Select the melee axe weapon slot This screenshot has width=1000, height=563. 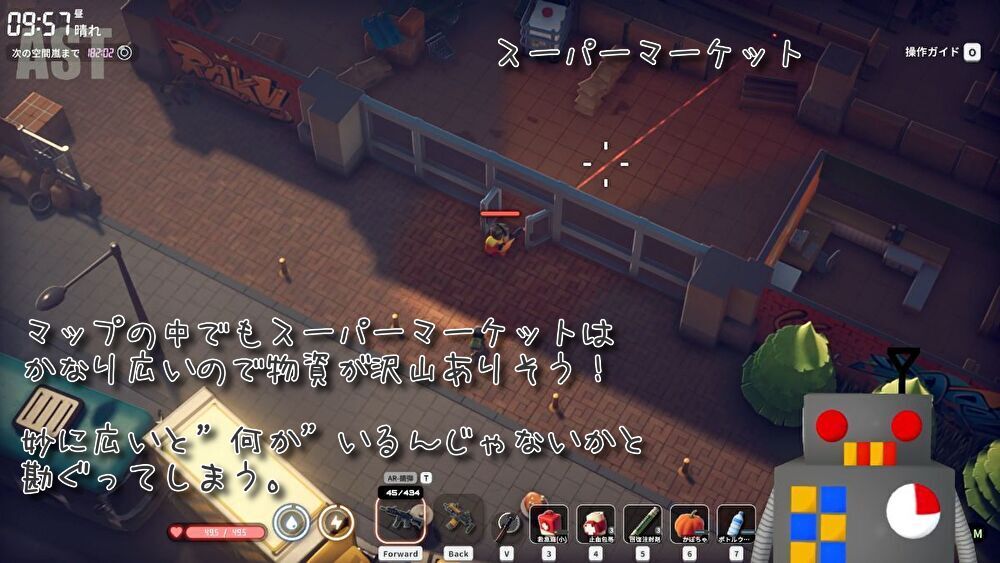pos(507,522)
